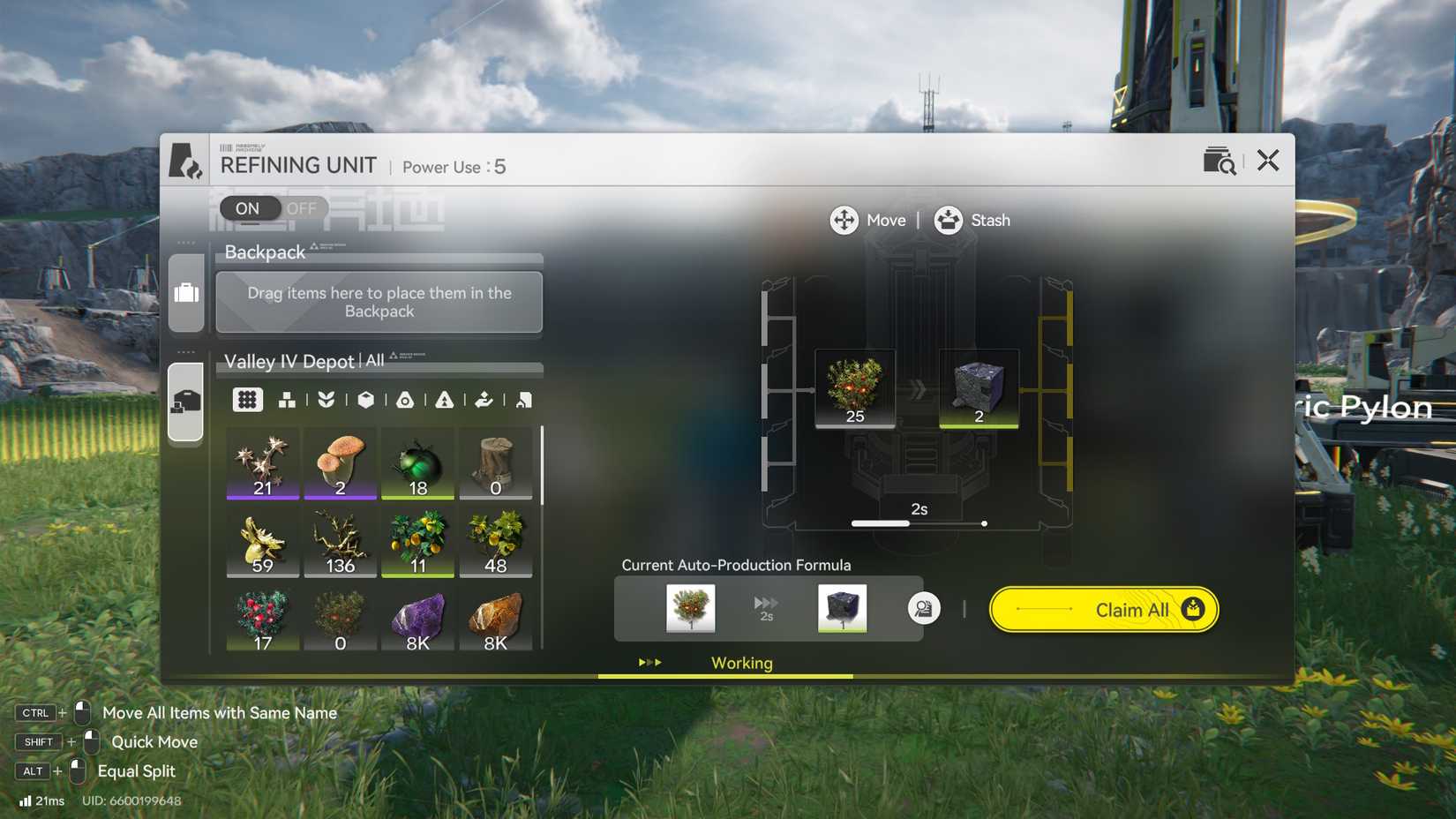Screen dimensions: 1456x819
Task: Select the orange mushroom stack
Action: coord(341,463)
